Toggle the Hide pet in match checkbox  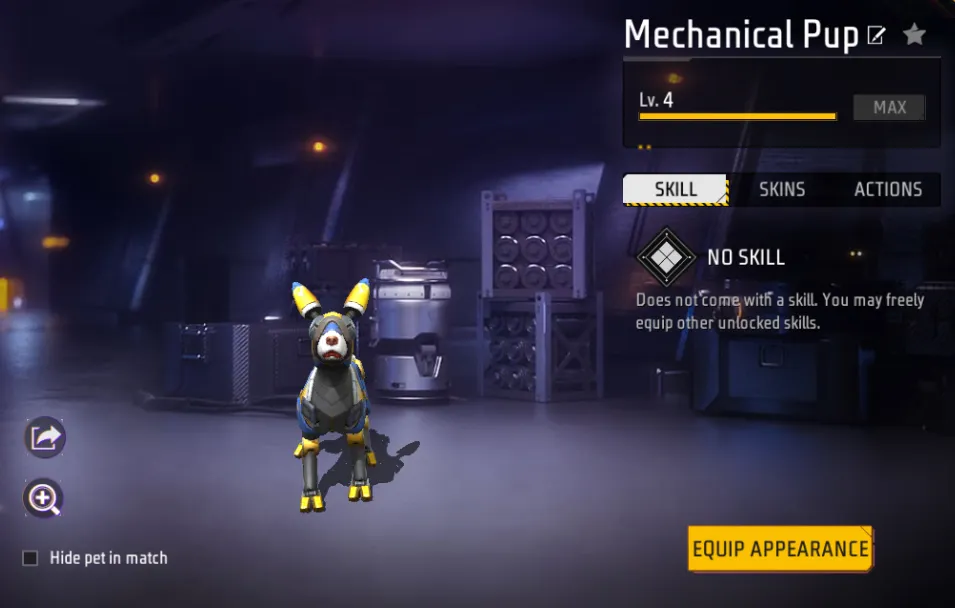31,558
